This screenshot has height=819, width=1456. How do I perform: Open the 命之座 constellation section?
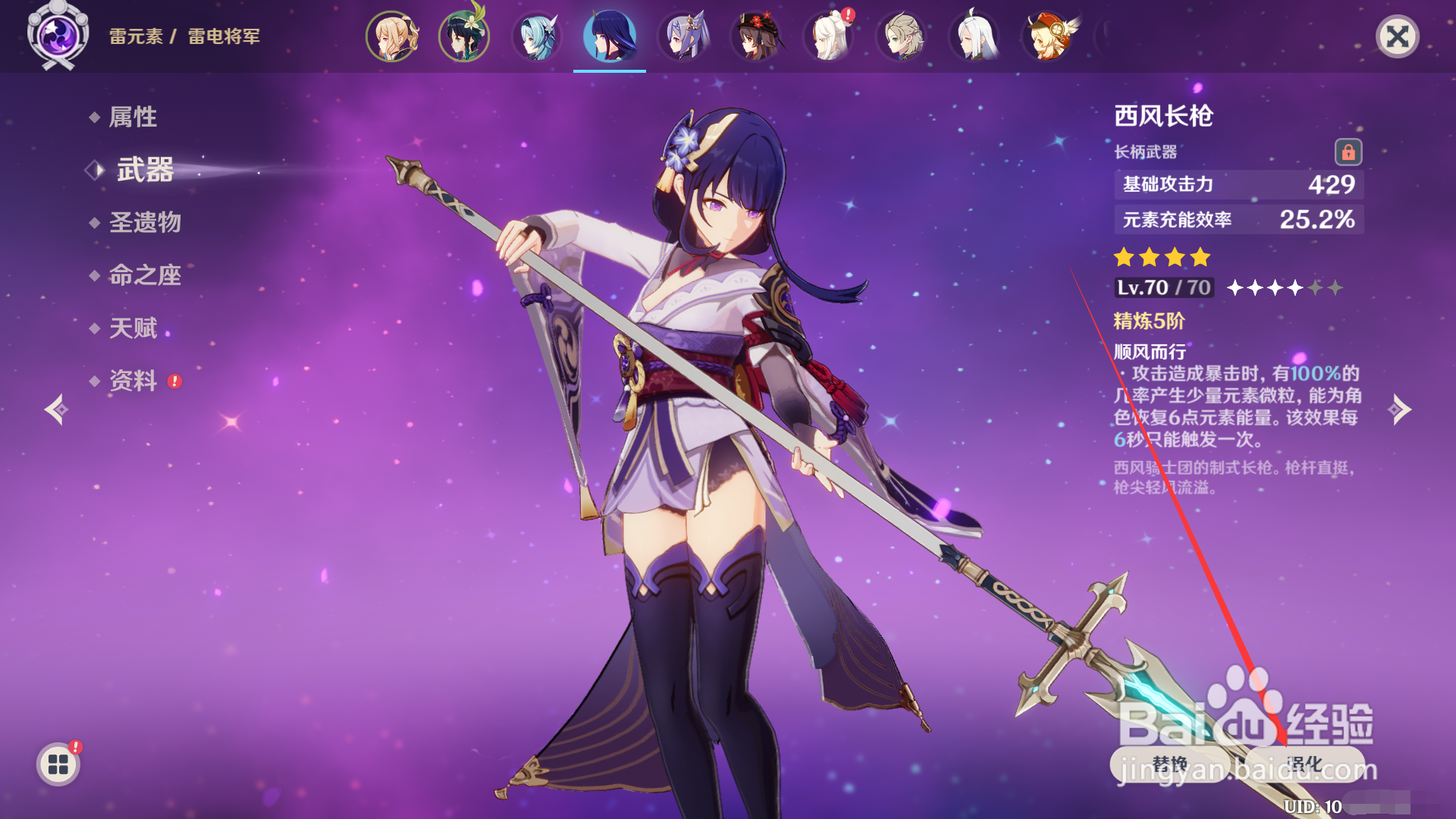tap(145, 275)
